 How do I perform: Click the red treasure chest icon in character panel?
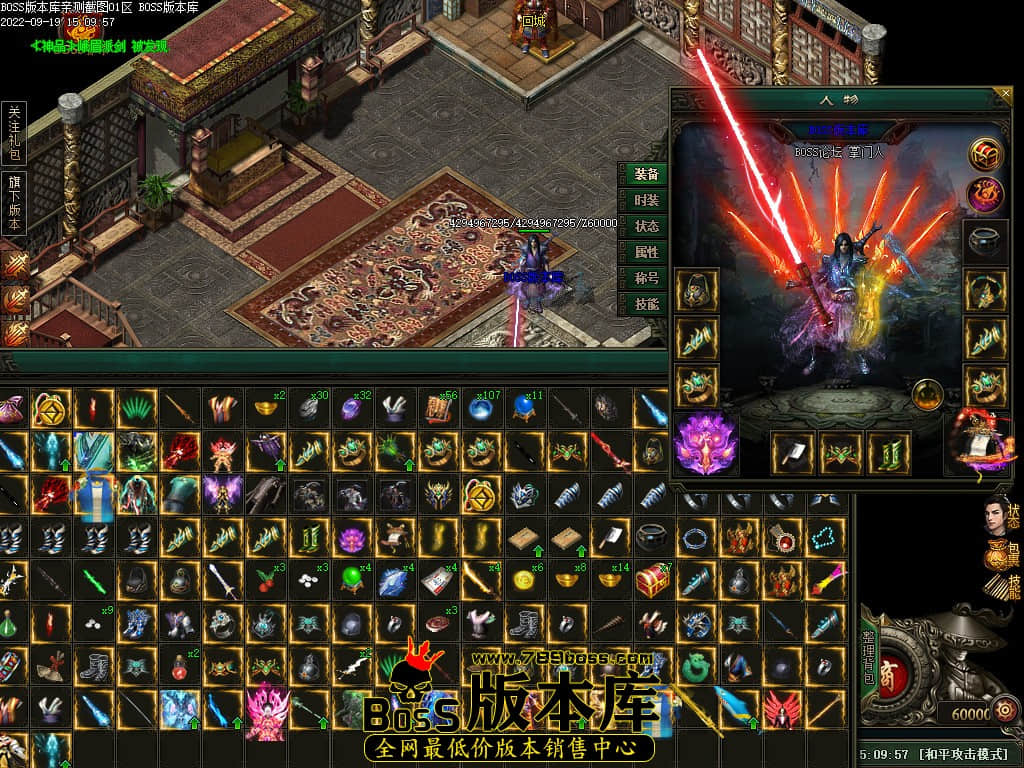pyautogui.click(x=987, y=154)
